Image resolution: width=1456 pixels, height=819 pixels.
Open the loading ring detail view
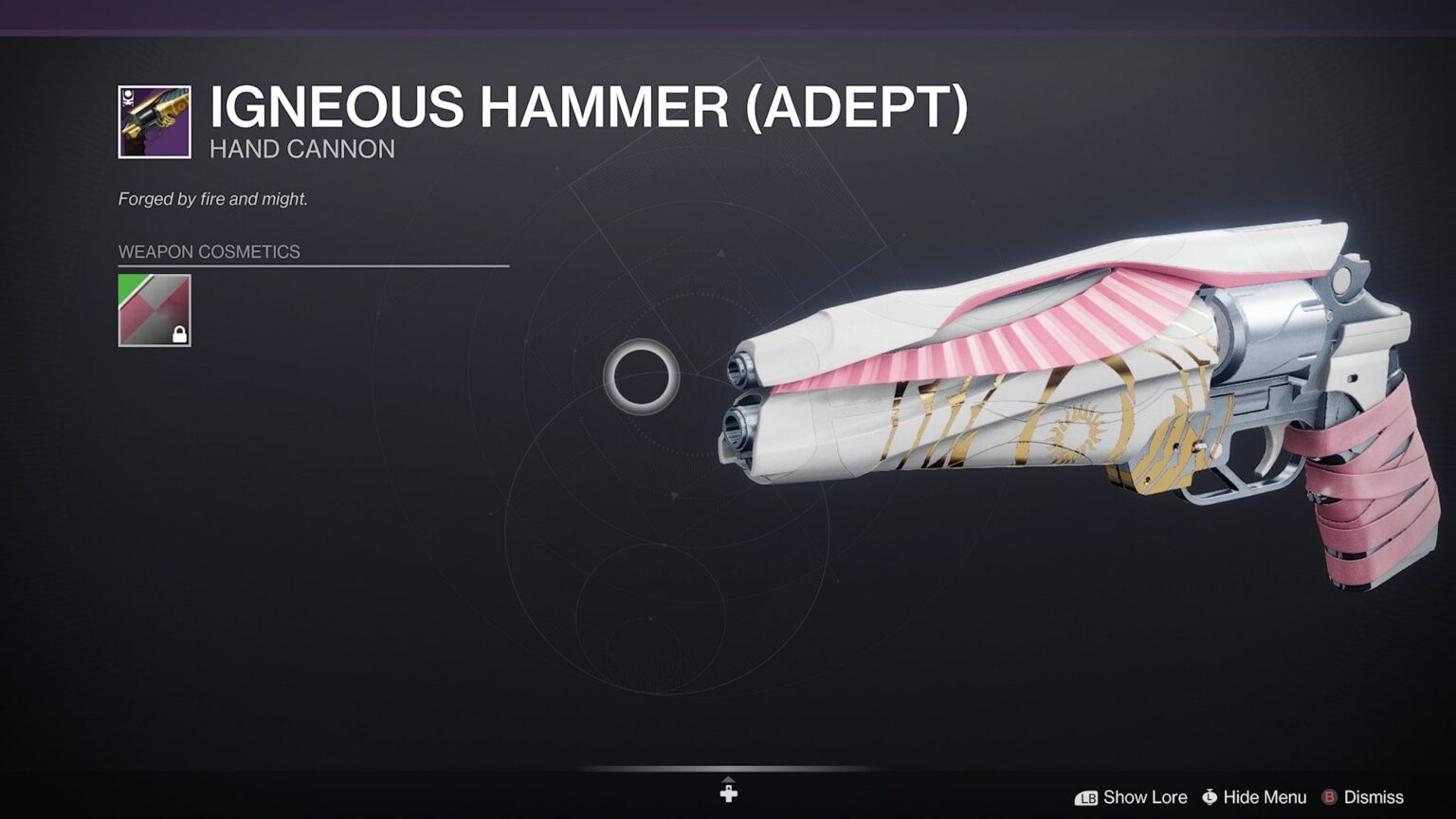click(645, 376)
